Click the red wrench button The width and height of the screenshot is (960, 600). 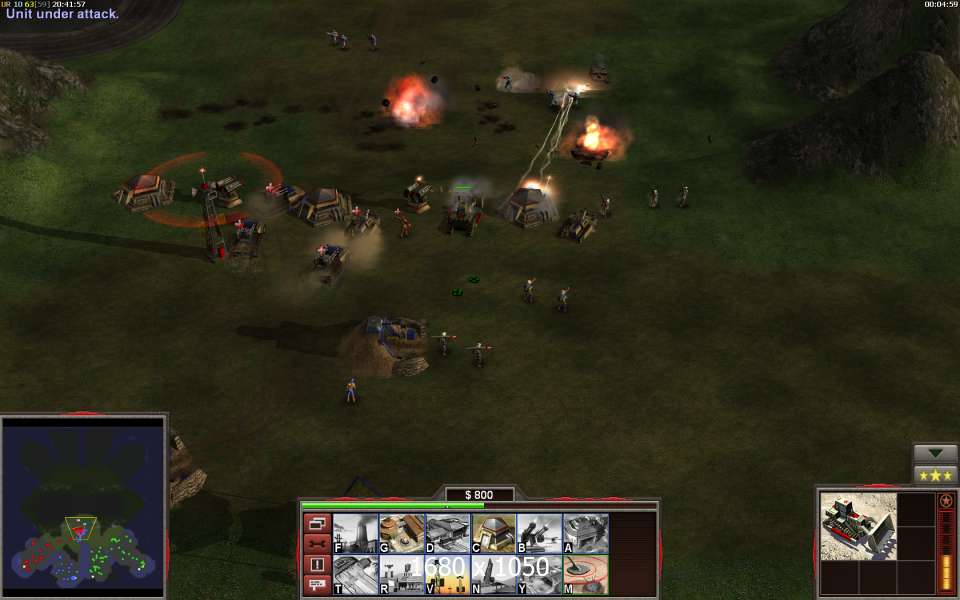tap(316, 544)
